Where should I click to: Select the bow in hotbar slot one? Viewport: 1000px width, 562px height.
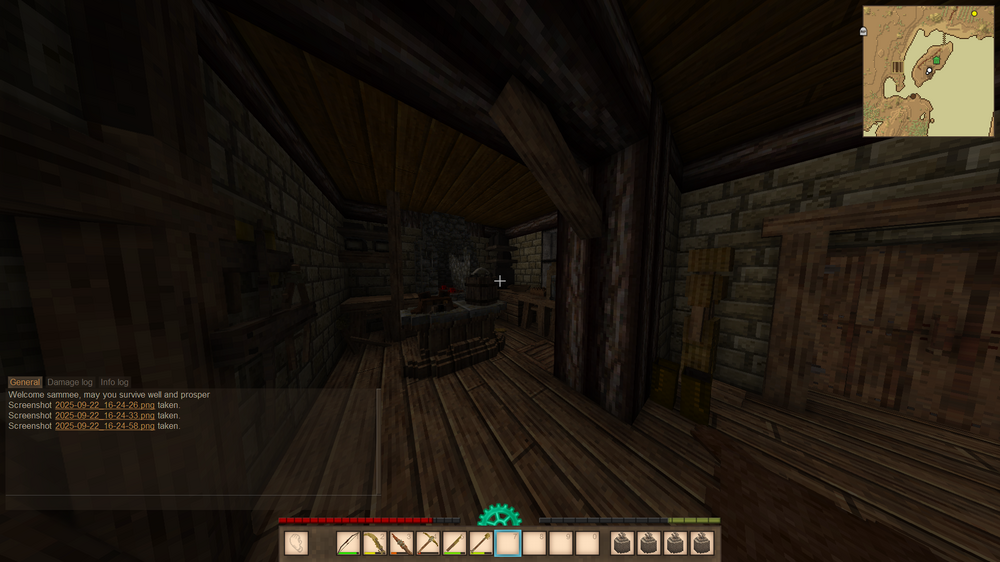click(x=348, y=543)
